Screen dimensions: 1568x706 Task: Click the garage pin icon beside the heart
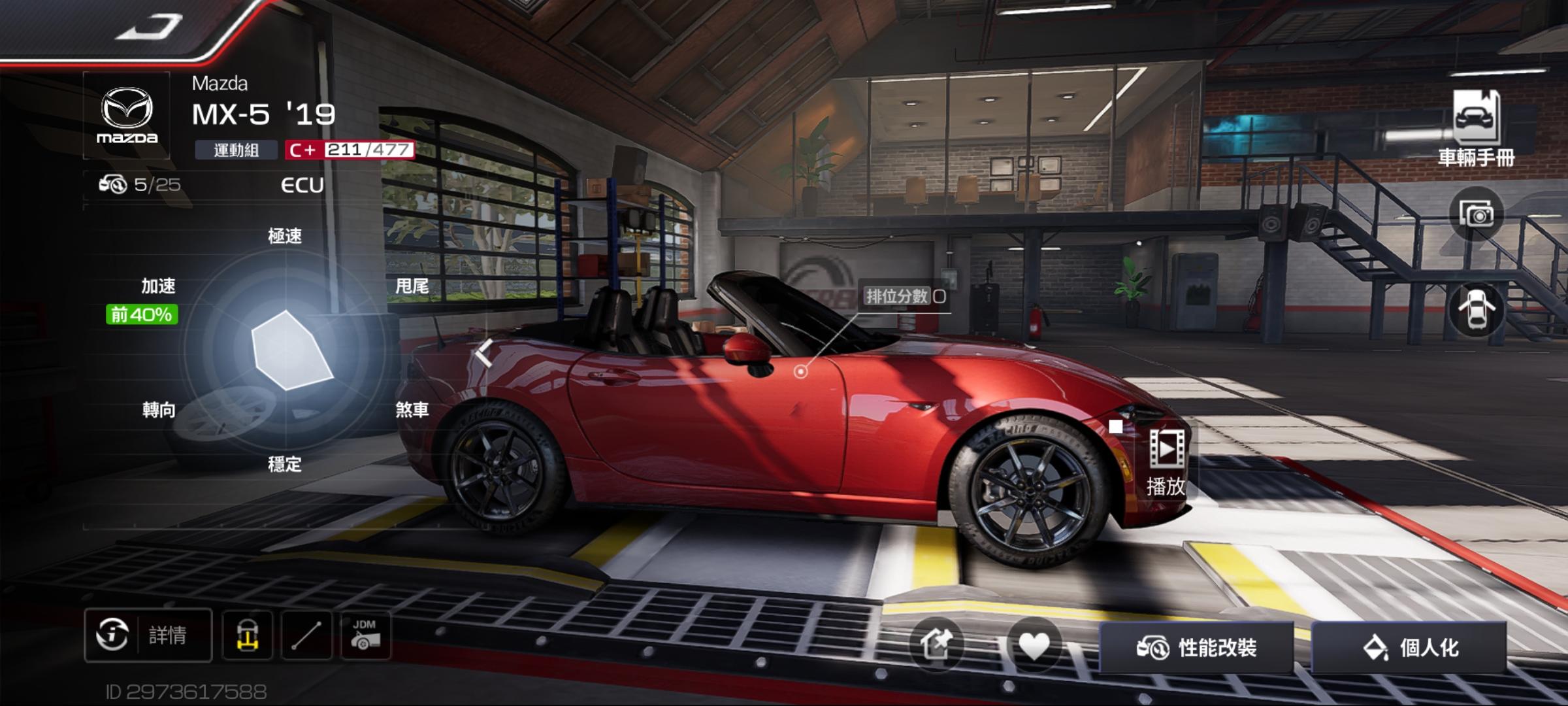[936, 646]
